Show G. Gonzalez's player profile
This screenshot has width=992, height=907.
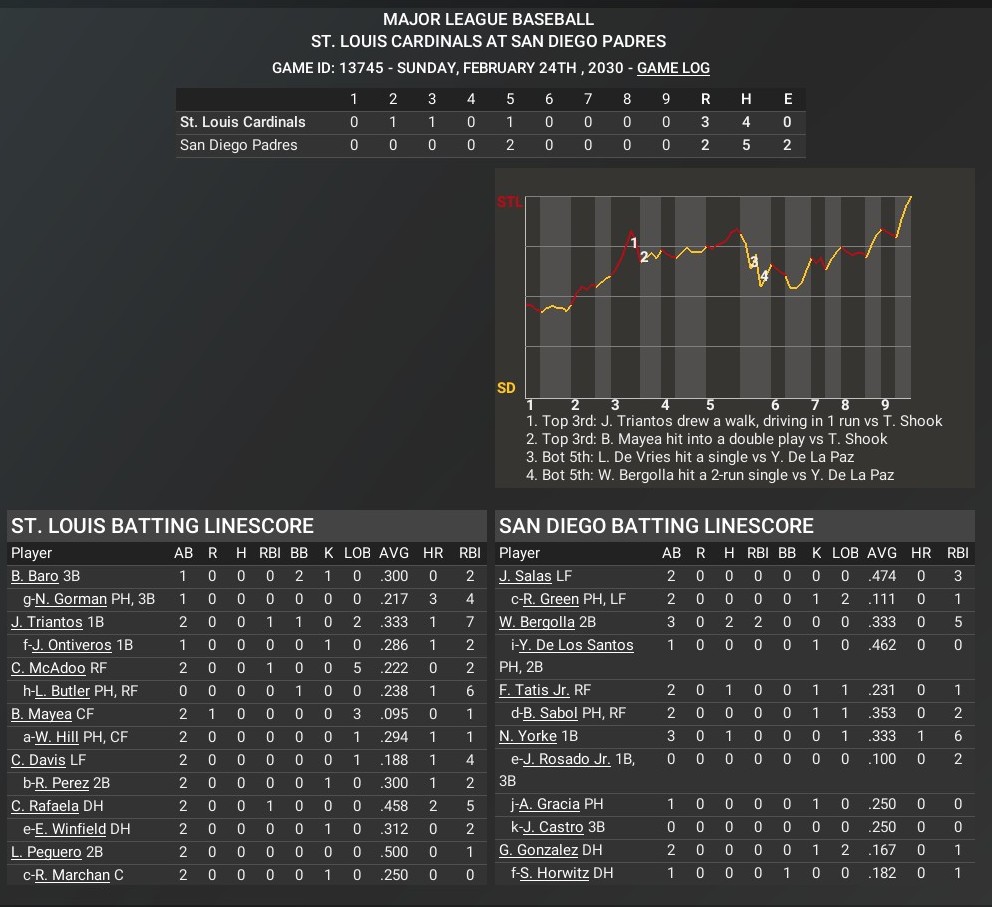pos(538,850)
